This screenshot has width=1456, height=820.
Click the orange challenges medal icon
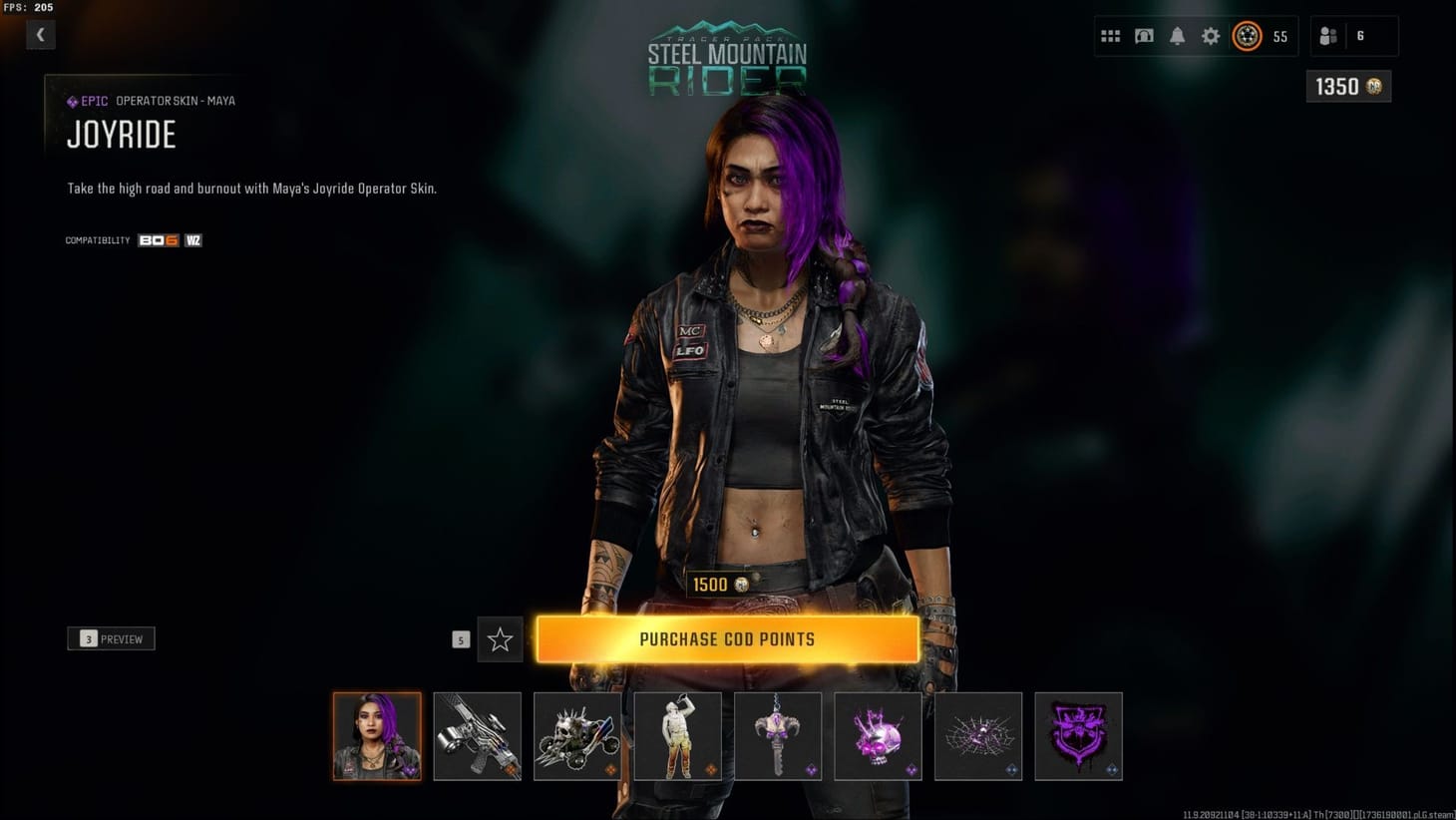1247,35
